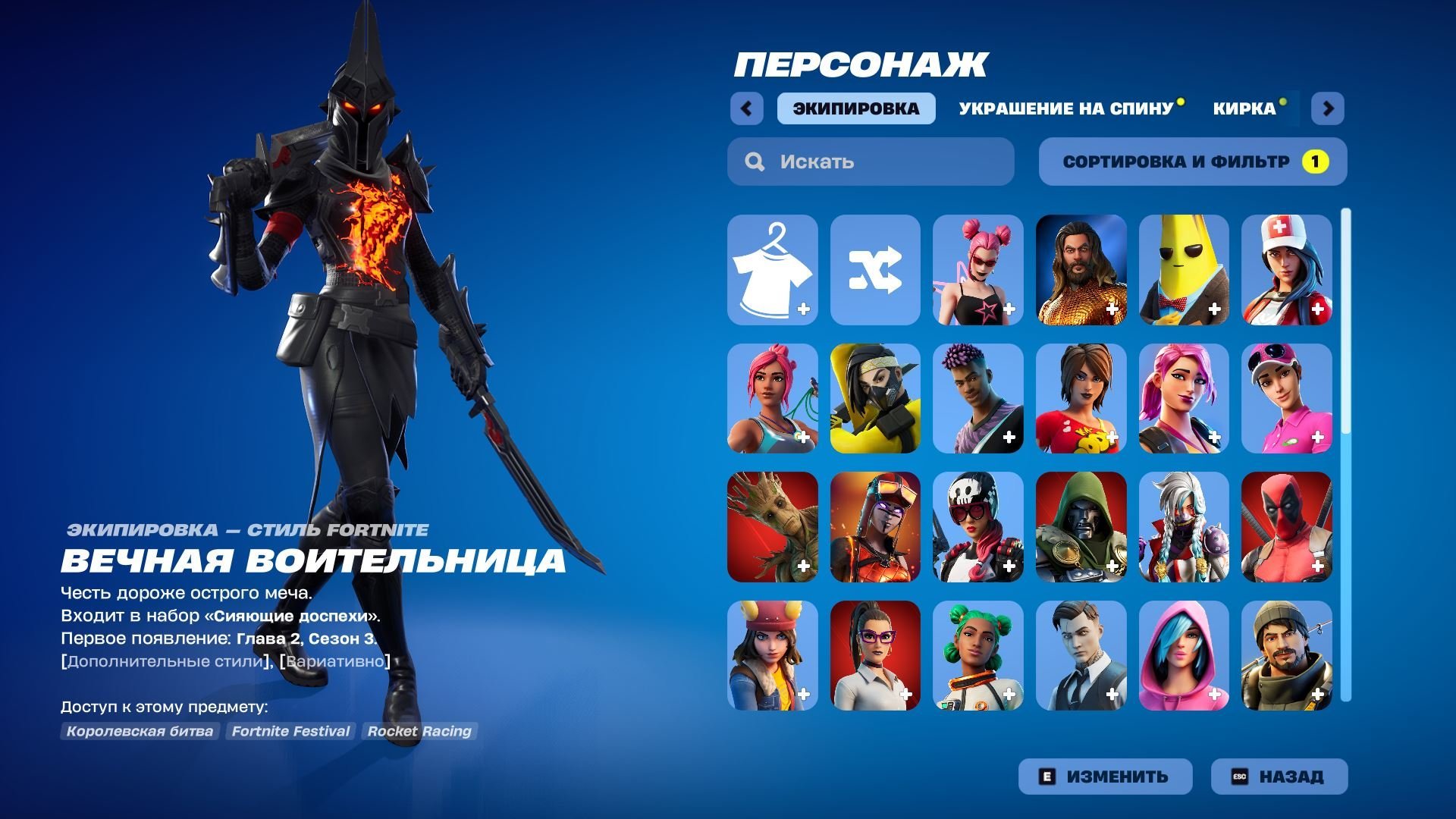Image resolution: width=1456 pixels, height=819 pixels.
Task: Click the search magnifier icon
Action: (x=754, y=161)
